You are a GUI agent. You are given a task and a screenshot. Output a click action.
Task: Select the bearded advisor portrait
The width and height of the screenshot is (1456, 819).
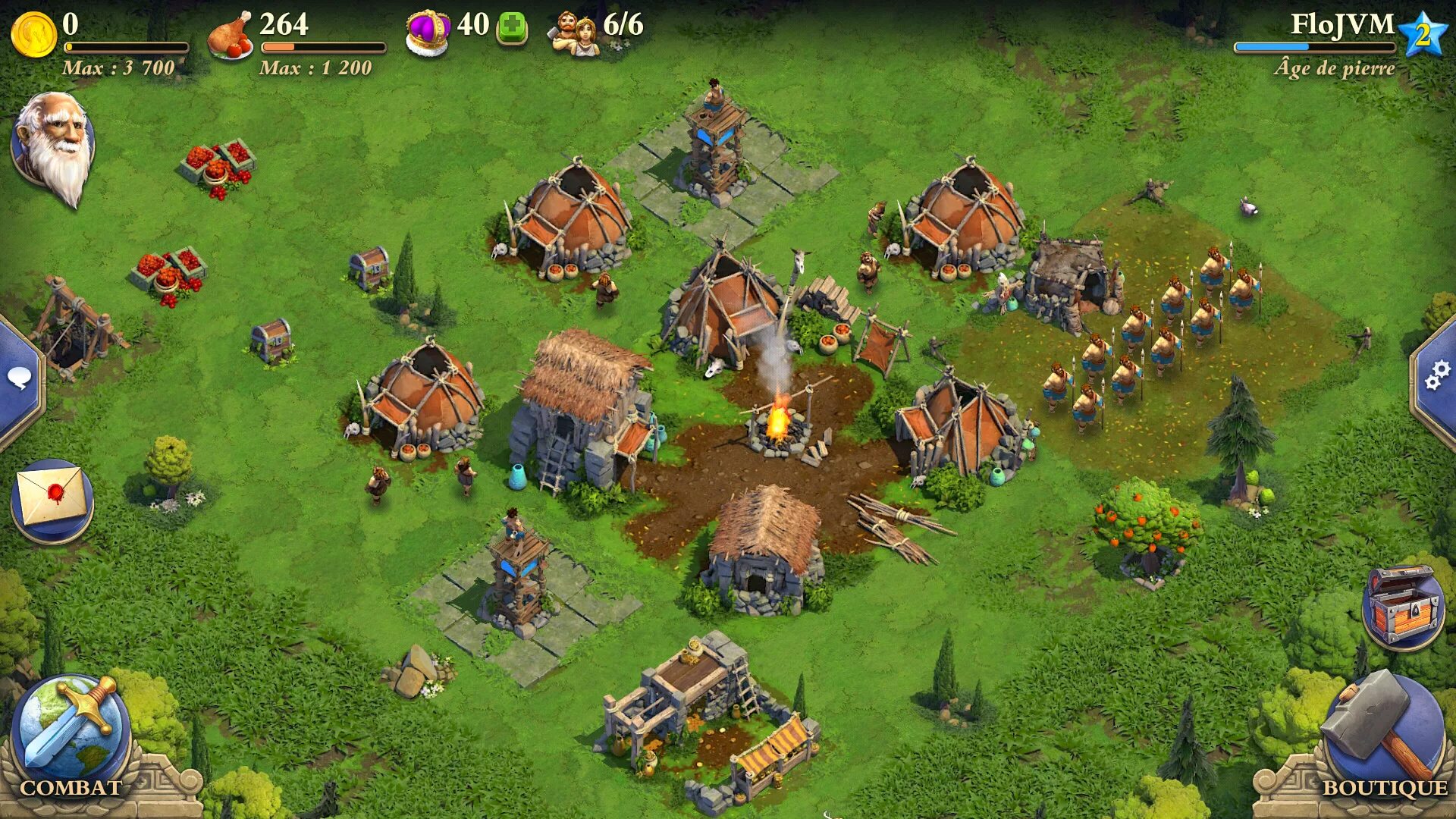(x=53, y=146)
